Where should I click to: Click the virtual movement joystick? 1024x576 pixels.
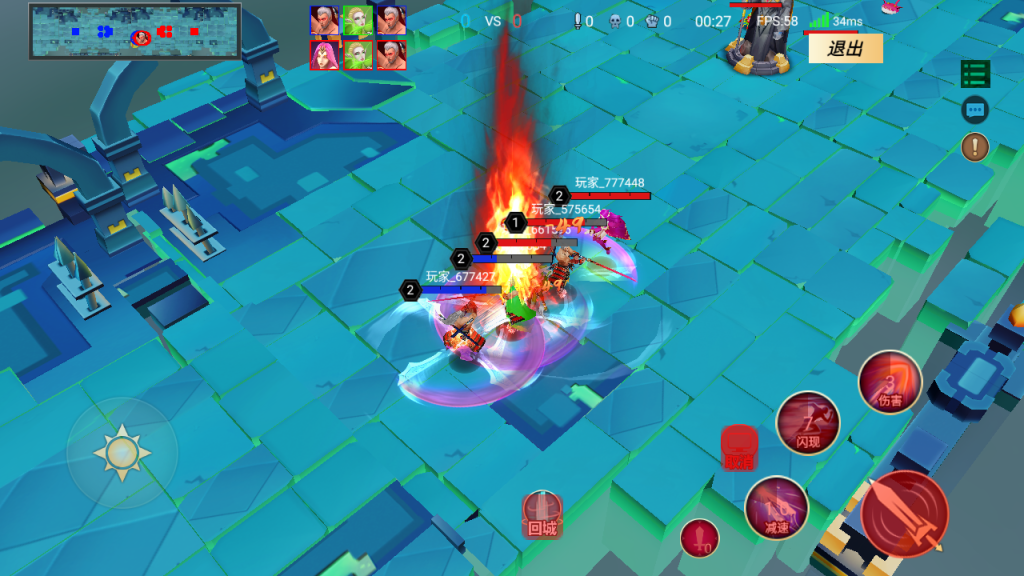pyautogui.click(x=122, y=453)
